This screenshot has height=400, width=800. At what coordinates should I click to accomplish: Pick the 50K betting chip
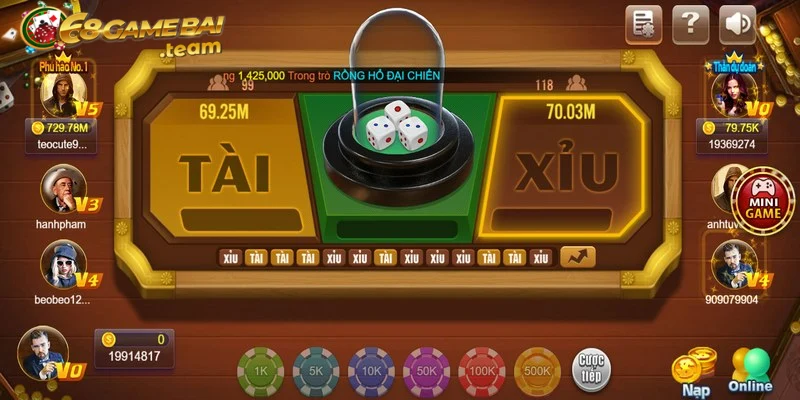click(426, 369)
